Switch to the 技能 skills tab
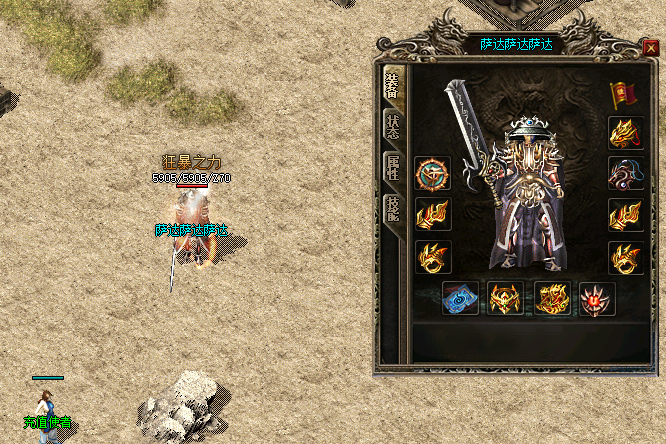 (x=394, y=209)
